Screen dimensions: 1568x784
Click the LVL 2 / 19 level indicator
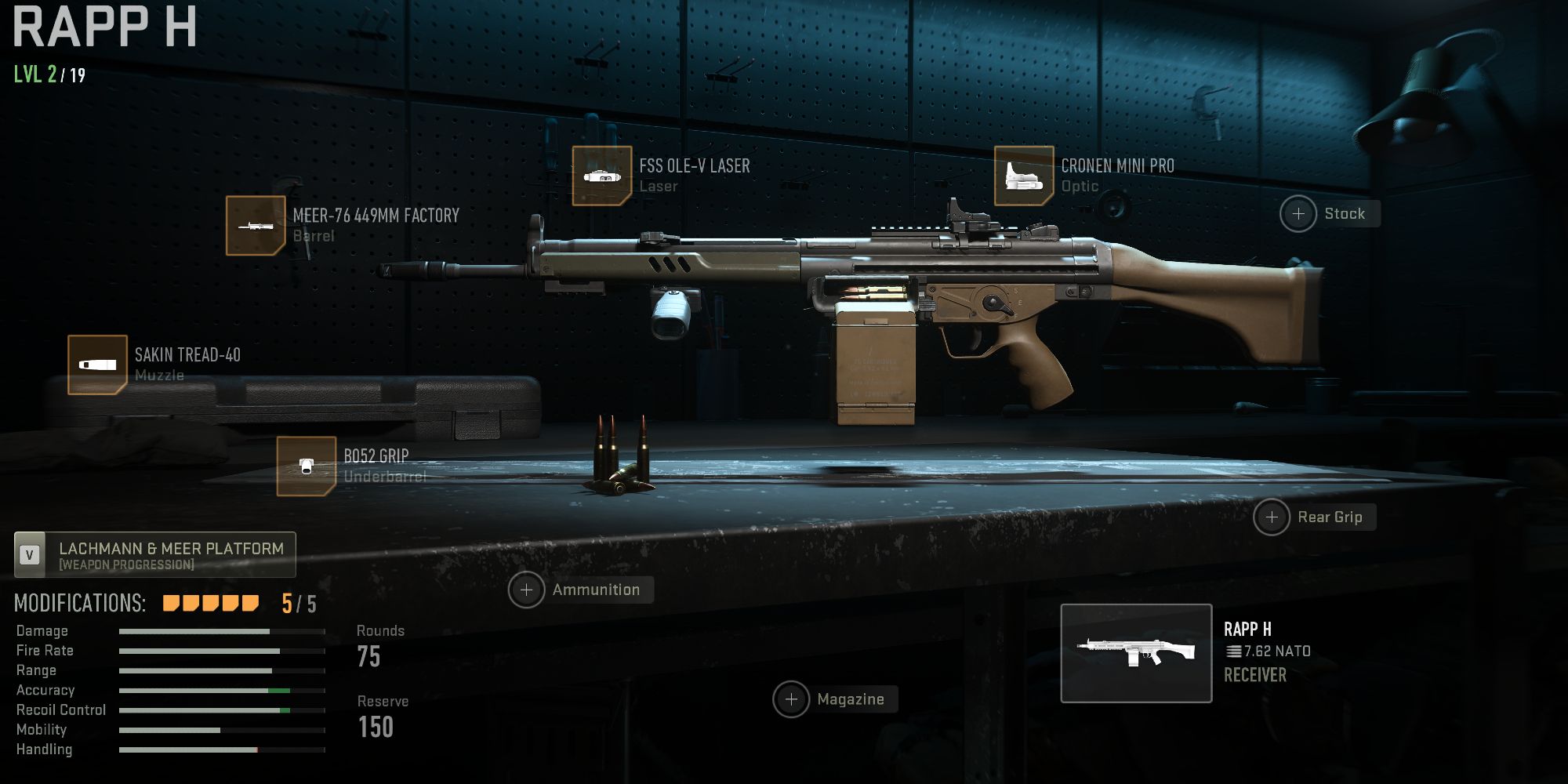[47, 77]
